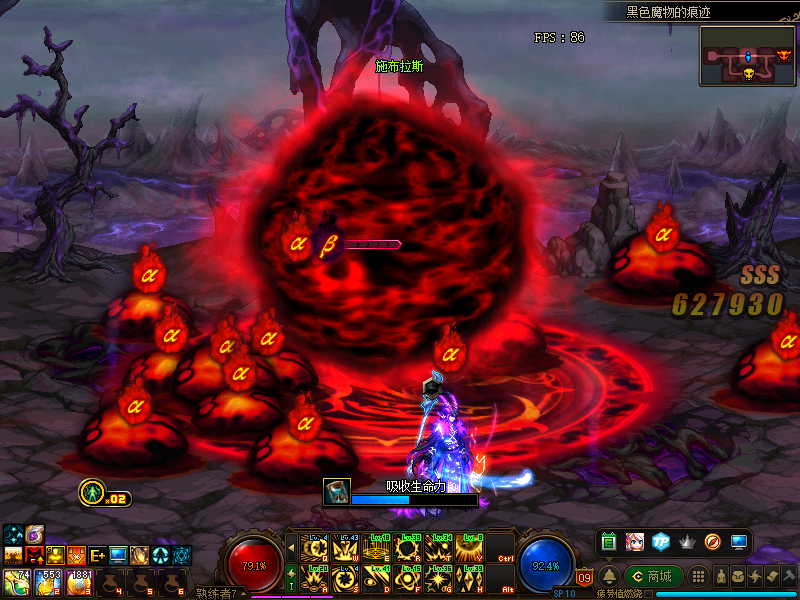The width and height of the screenshot is (800, 600).
Task: Use the blue potion in slot 2
Action: click(47, 582)
